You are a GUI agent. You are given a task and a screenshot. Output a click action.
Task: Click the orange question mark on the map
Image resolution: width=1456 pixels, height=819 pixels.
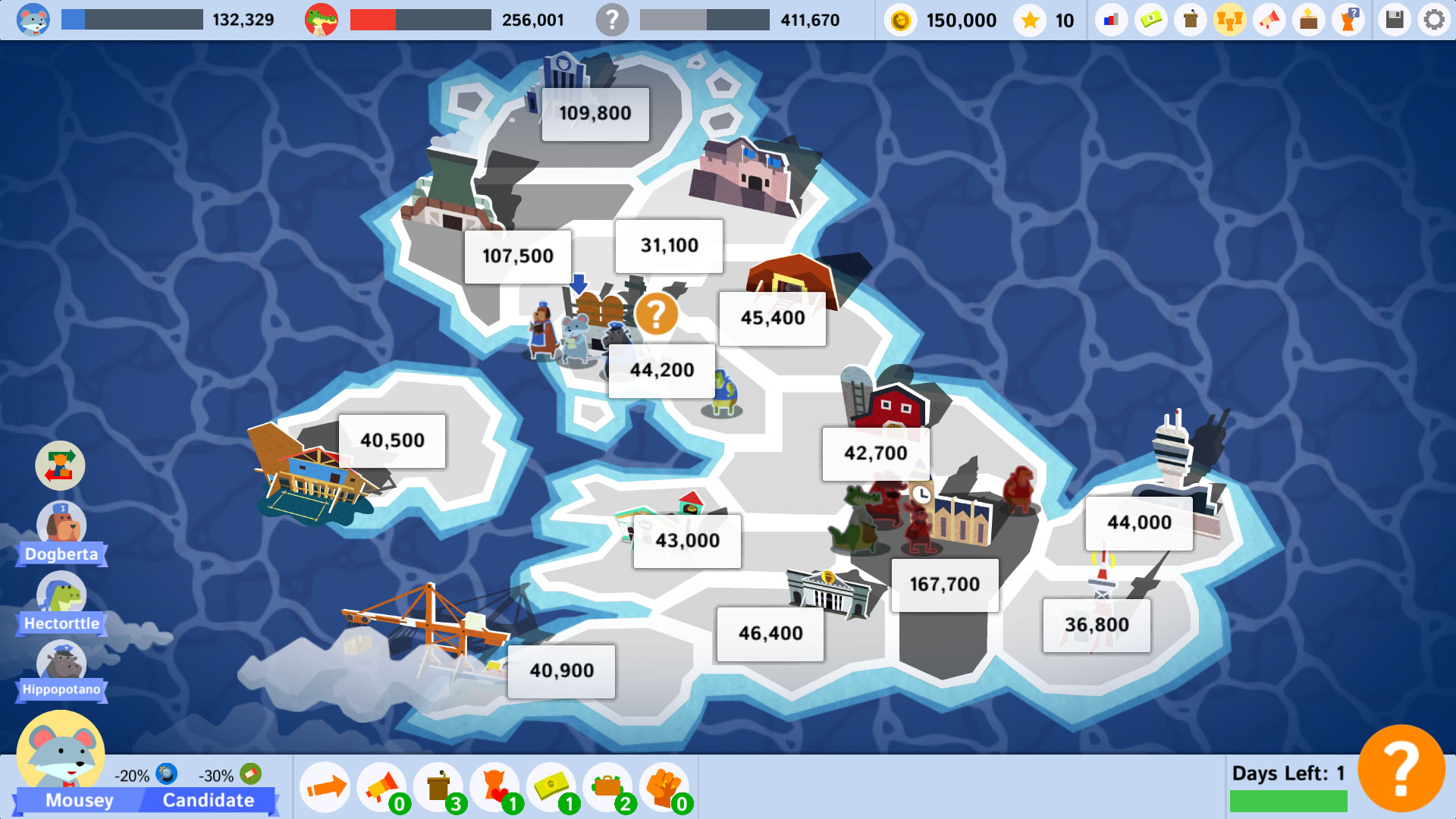point(657,313)
